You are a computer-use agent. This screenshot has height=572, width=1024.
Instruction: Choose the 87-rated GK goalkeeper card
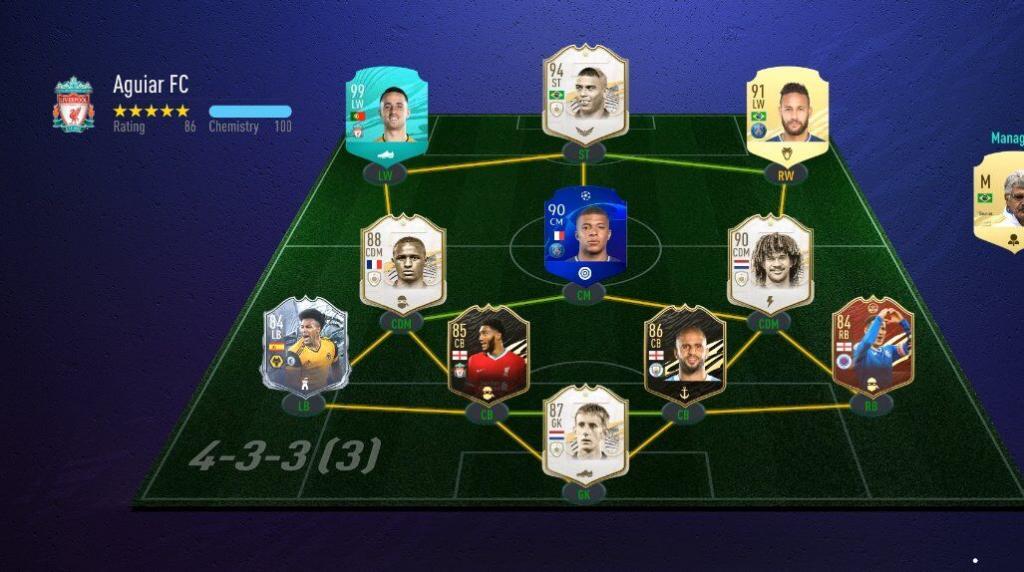[x=585, y=434]
